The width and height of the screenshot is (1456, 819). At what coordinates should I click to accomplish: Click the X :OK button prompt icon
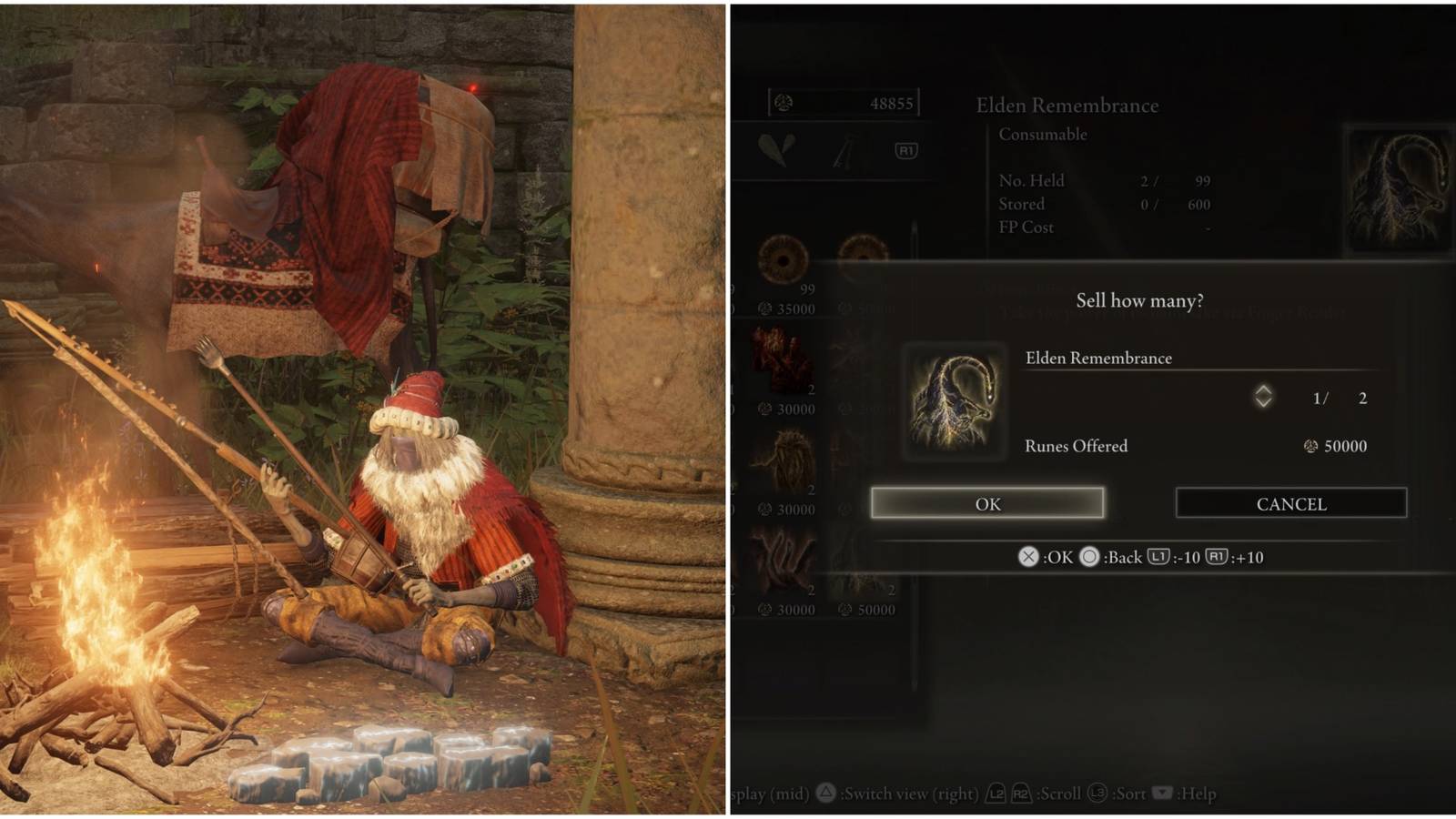1026,557
